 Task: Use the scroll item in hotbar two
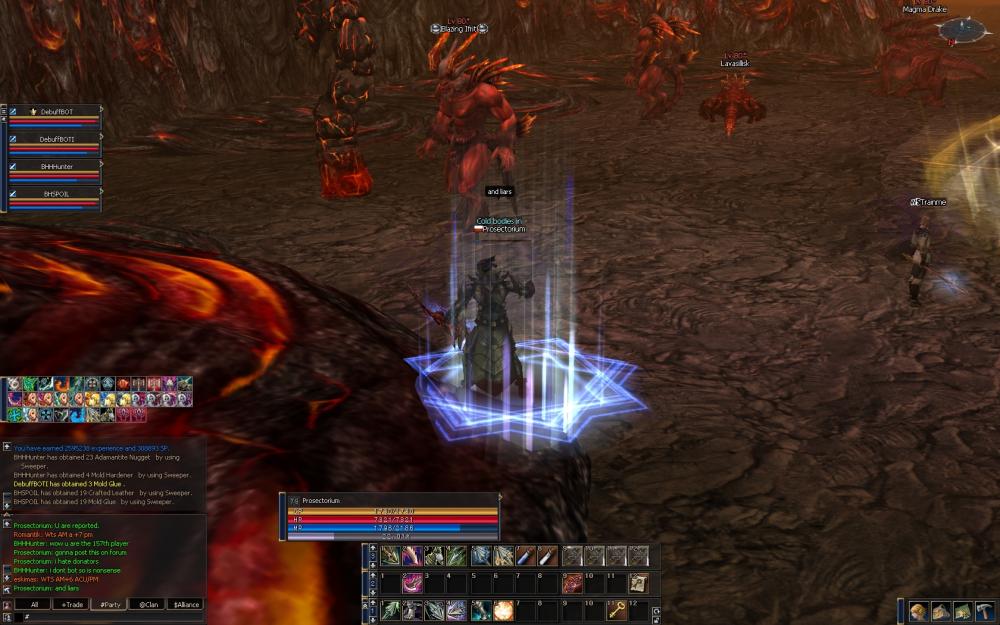[x=639, y=583]
